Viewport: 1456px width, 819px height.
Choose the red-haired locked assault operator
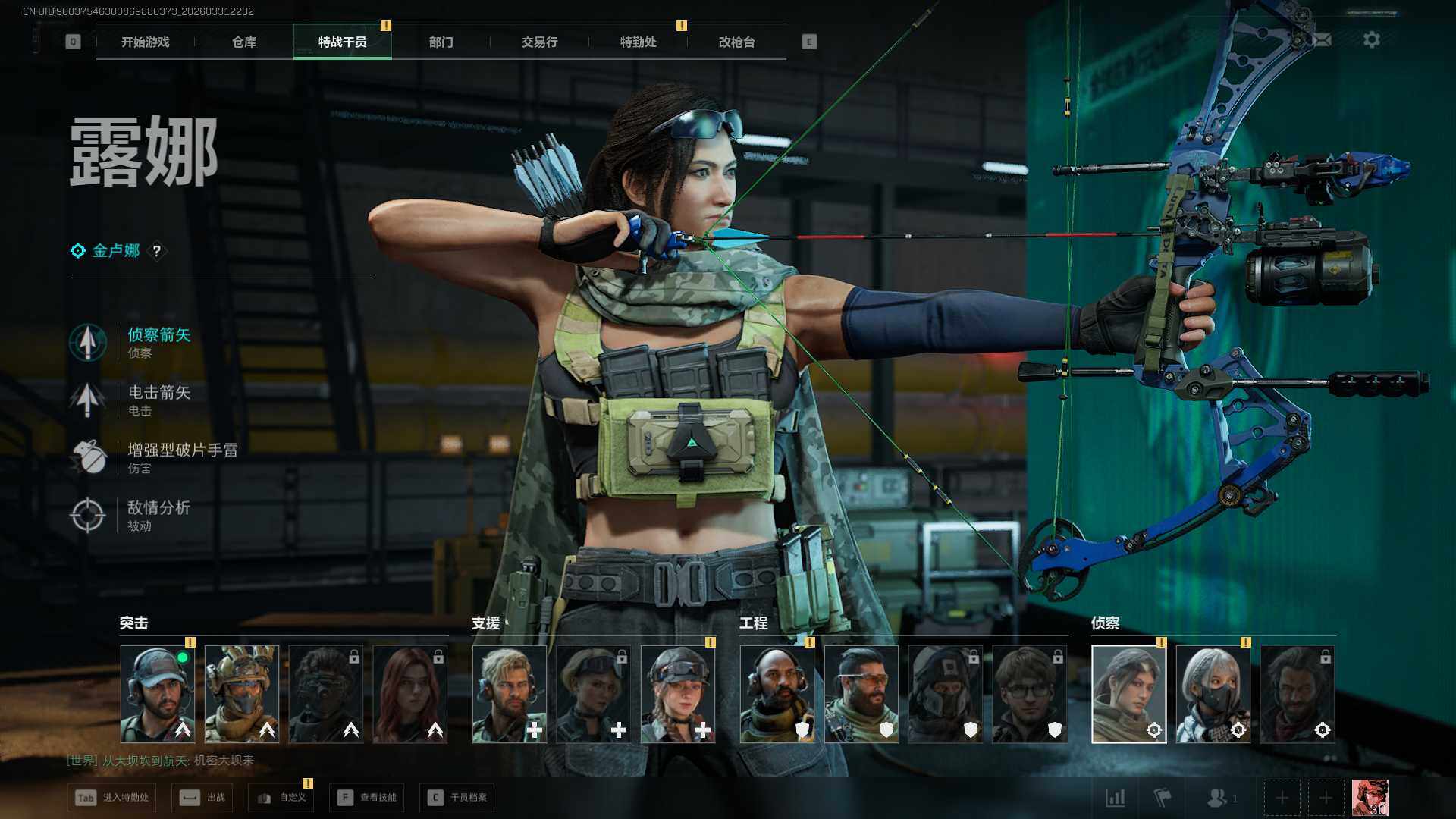pos(409,694)
